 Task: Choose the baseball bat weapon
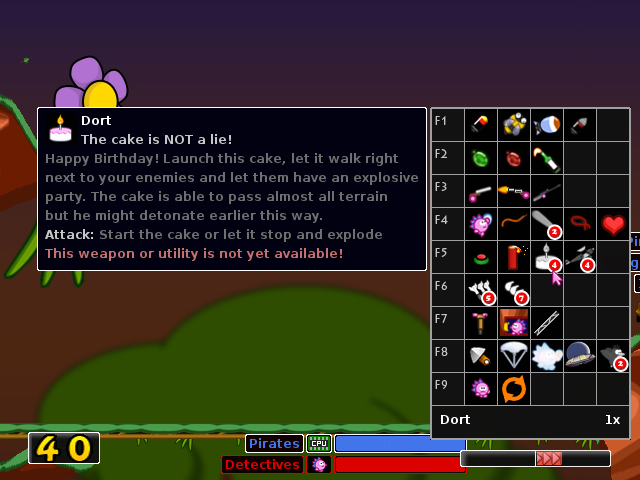pos(547,223)
